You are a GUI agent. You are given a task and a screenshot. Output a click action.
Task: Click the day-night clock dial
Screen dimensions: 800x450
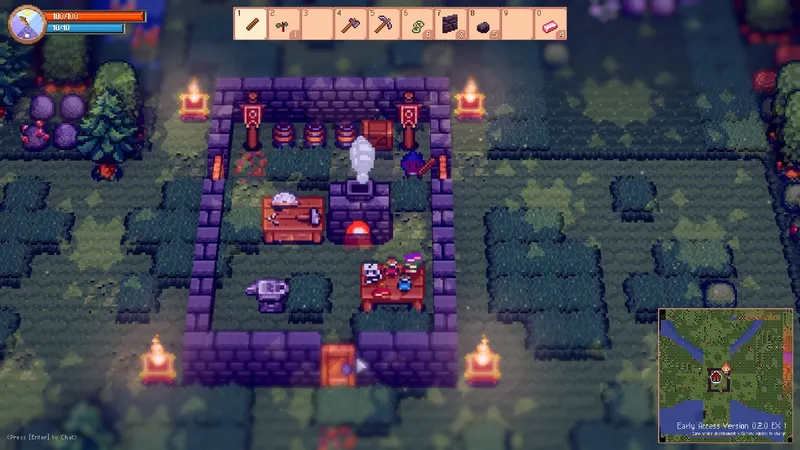(x=26, y=23)
